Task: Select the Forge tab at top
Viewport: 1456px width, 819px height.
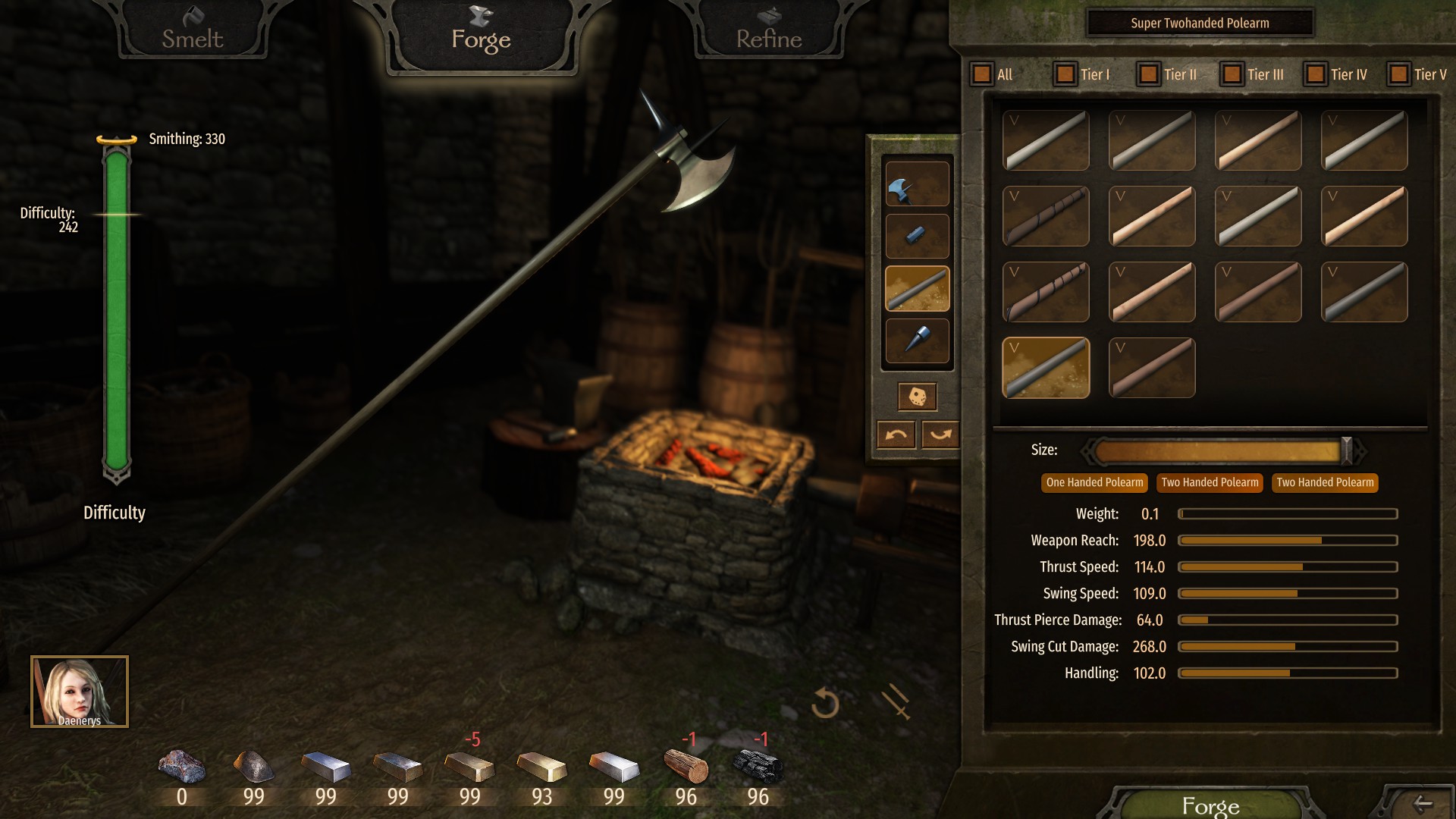Action: click(481, 36)
